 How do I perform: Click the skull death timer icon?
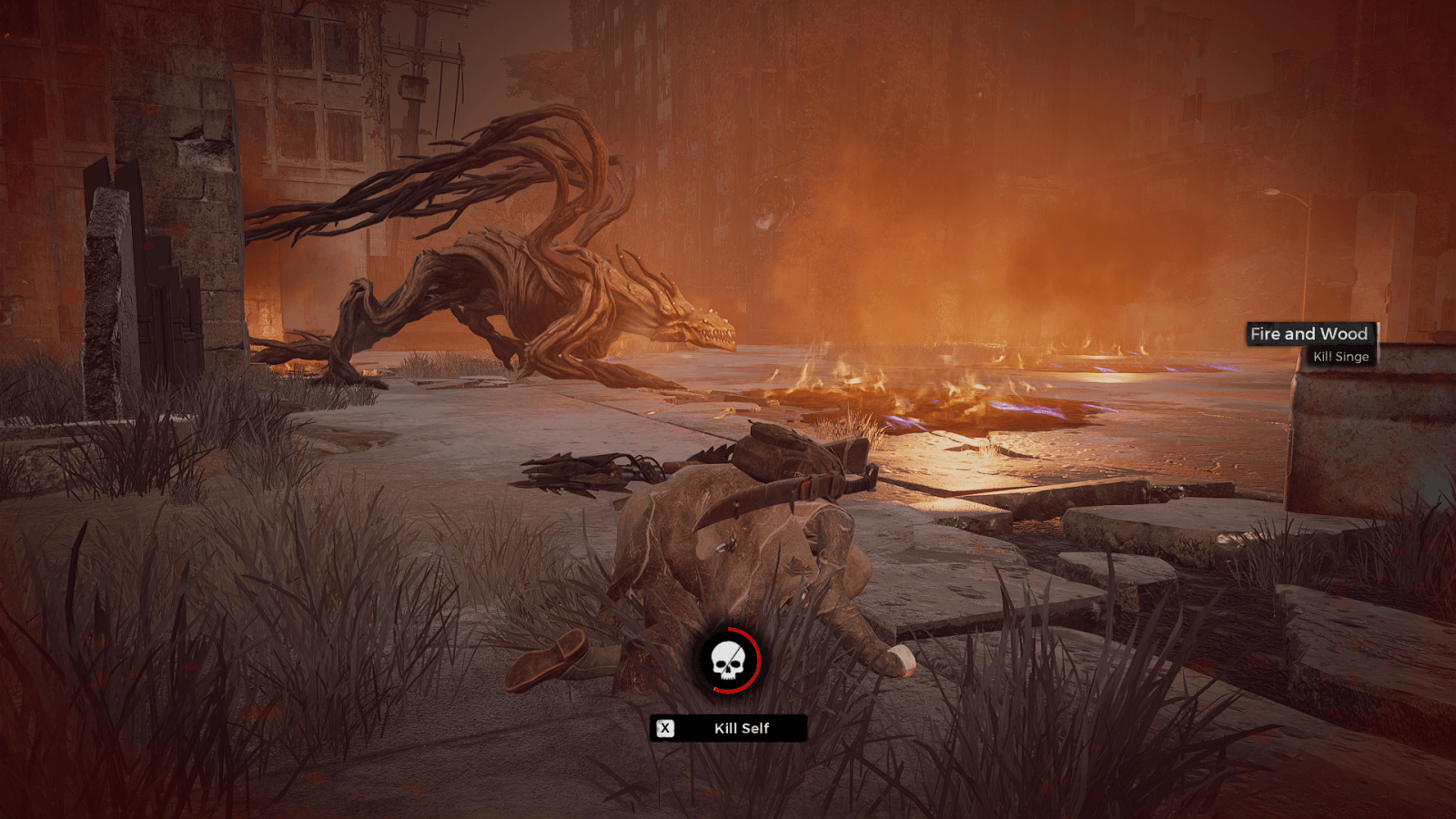(x=728, y=661)
